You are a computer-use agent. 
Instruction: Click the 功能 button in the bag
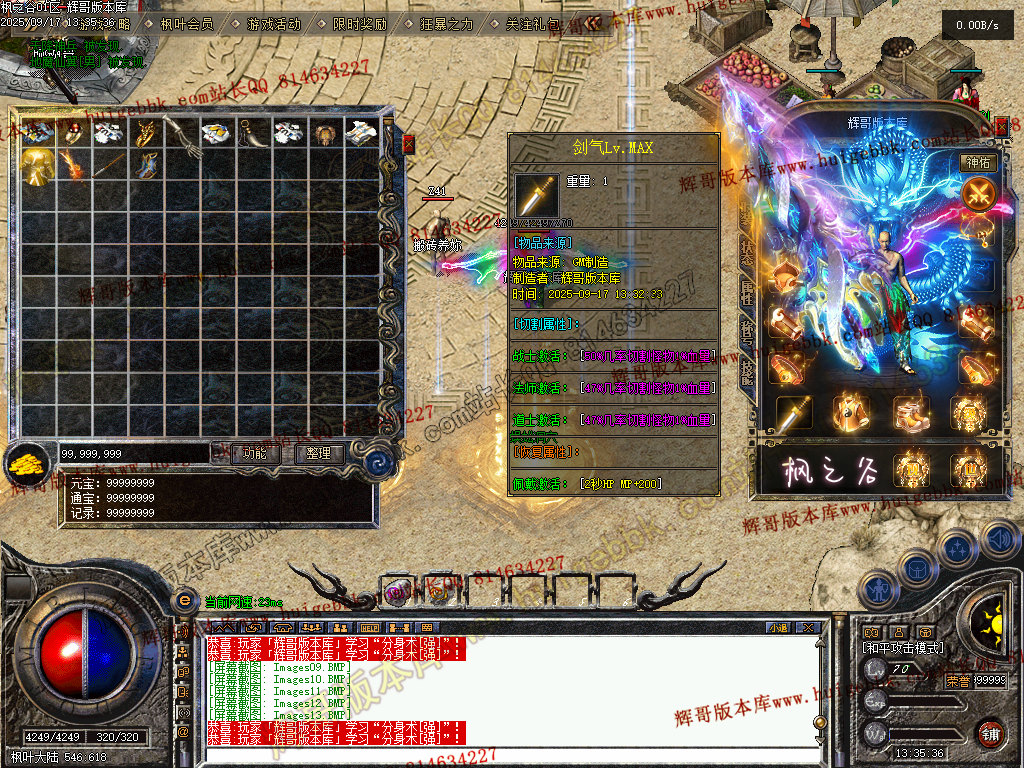coord(255,453)
